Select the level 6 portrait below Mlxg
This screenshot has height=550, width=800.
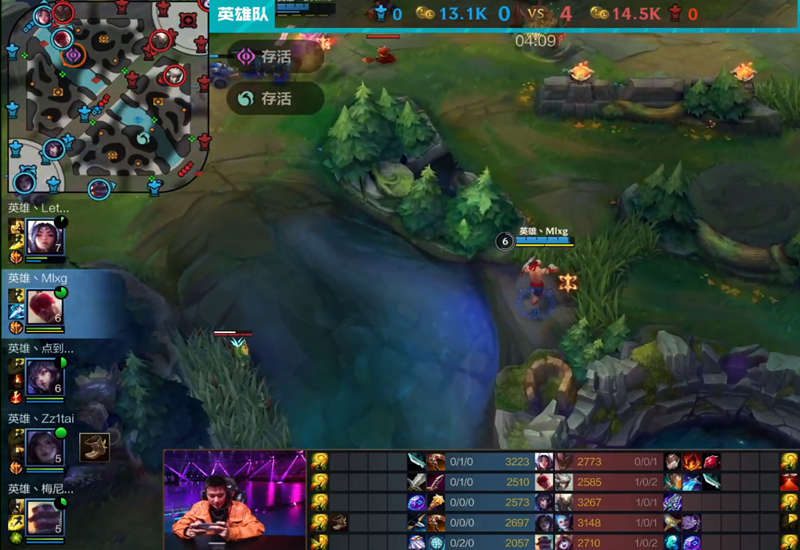[x=45, y=376]
